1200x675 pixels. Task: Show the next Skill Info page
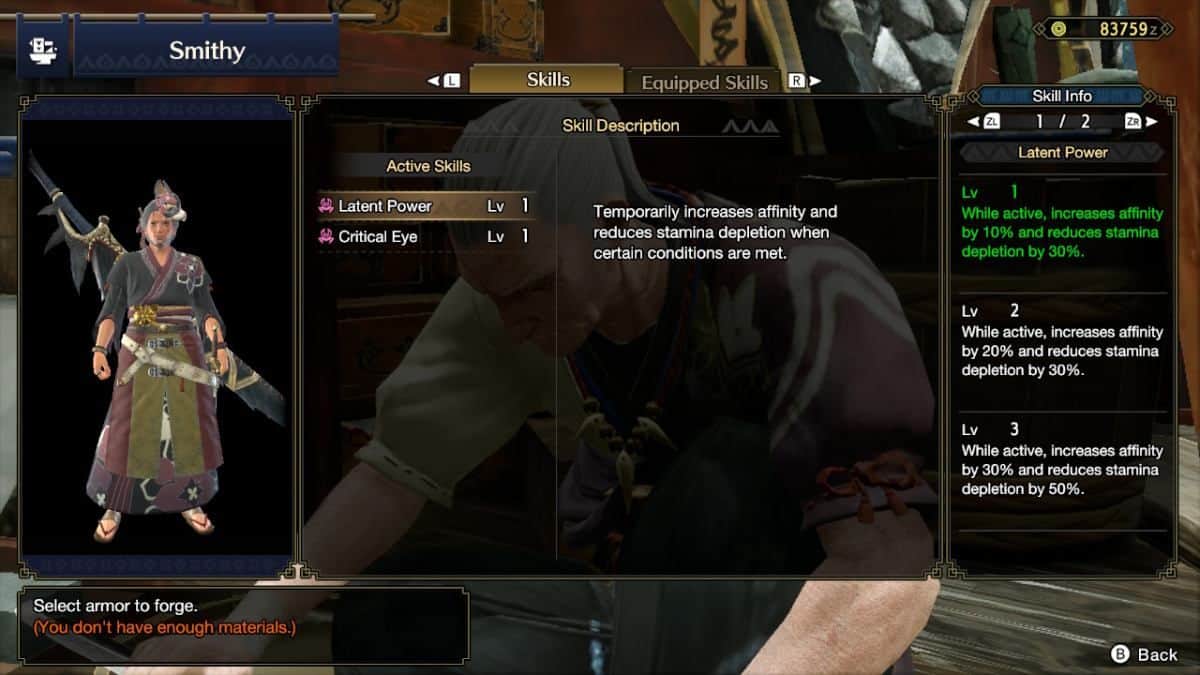pyautogui.click(x=1141, y=122)
